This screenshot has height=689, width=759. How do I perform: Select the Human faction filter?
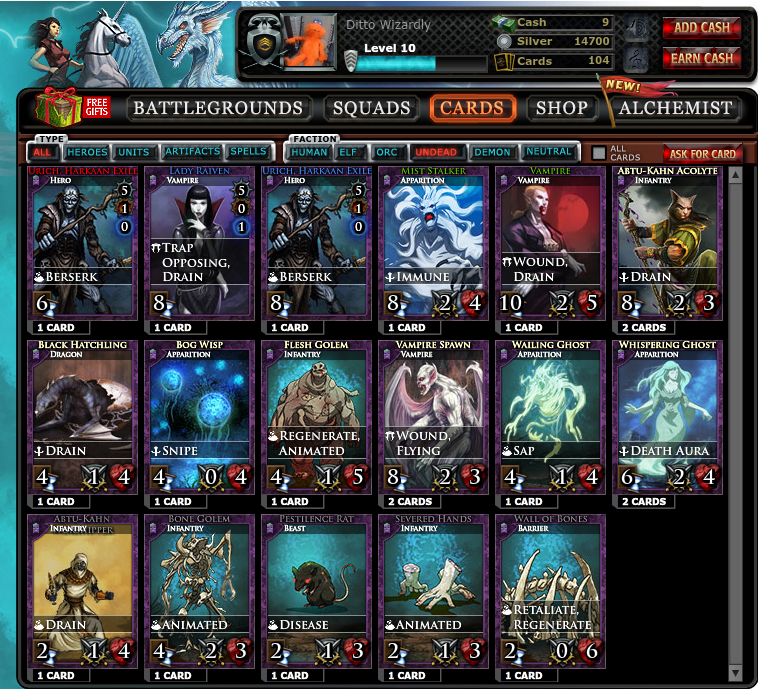pos(309,153)
